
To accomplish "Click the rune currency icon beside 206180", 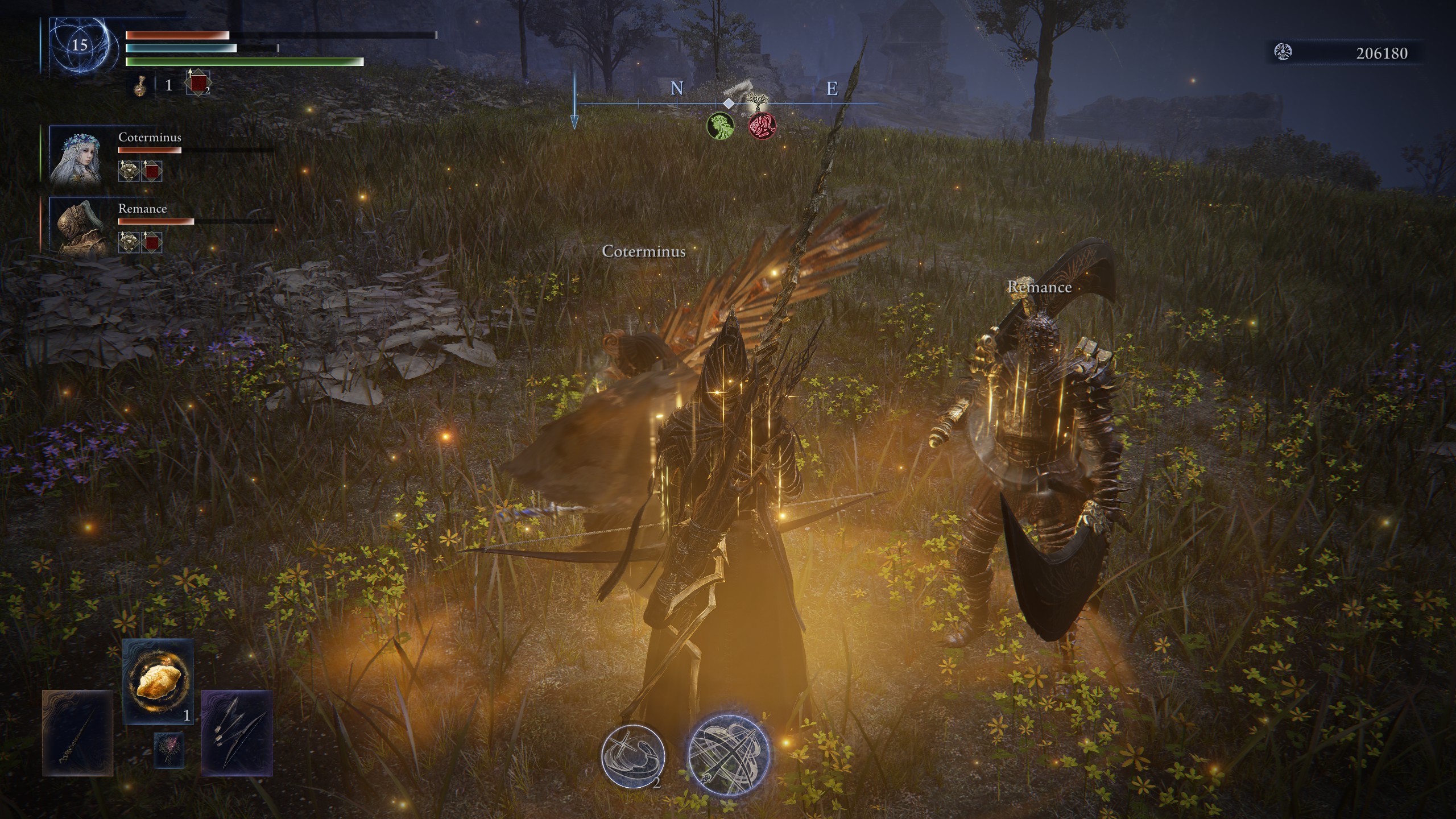I will (1283, 52).
